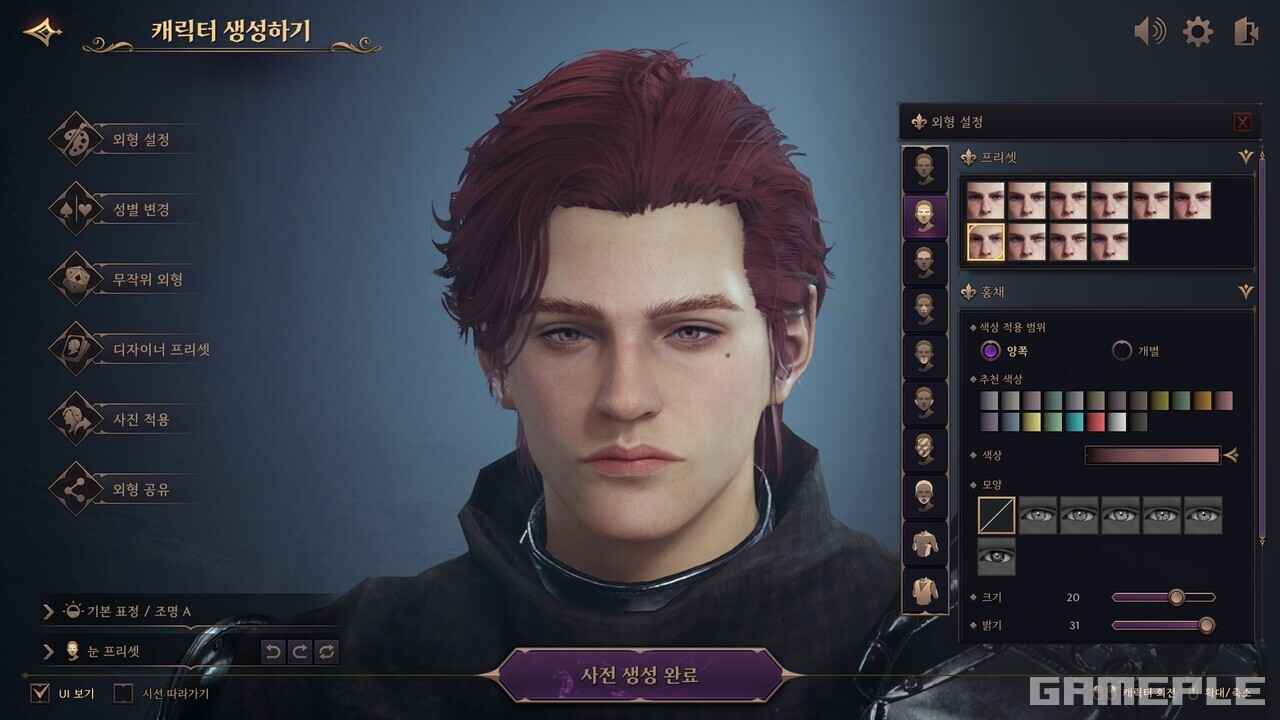Select 양쪽 both-eyes color radio option
This screenshot has width=1280, height=720.
click(x=990, y=351)
